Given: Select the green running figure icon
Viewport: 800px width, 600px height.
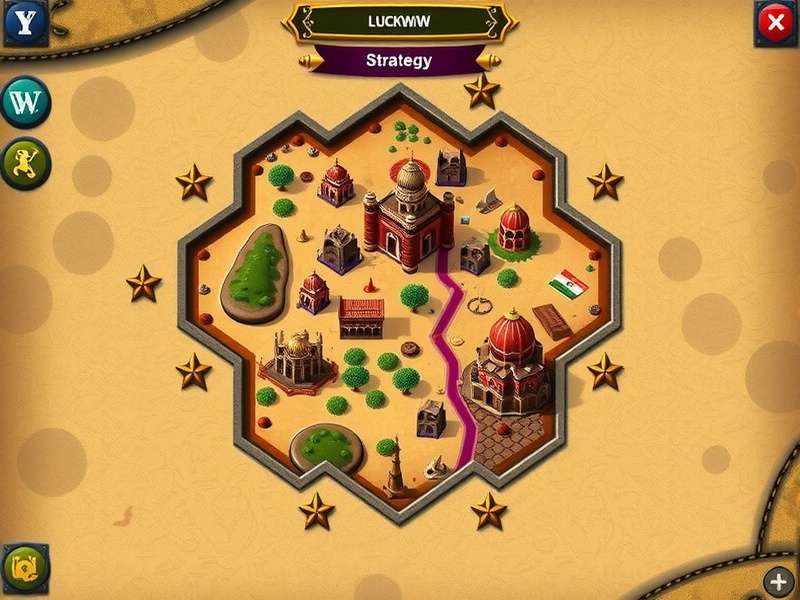Looking at the screenshot, I should pyautogui.click(x=25, y=163).
